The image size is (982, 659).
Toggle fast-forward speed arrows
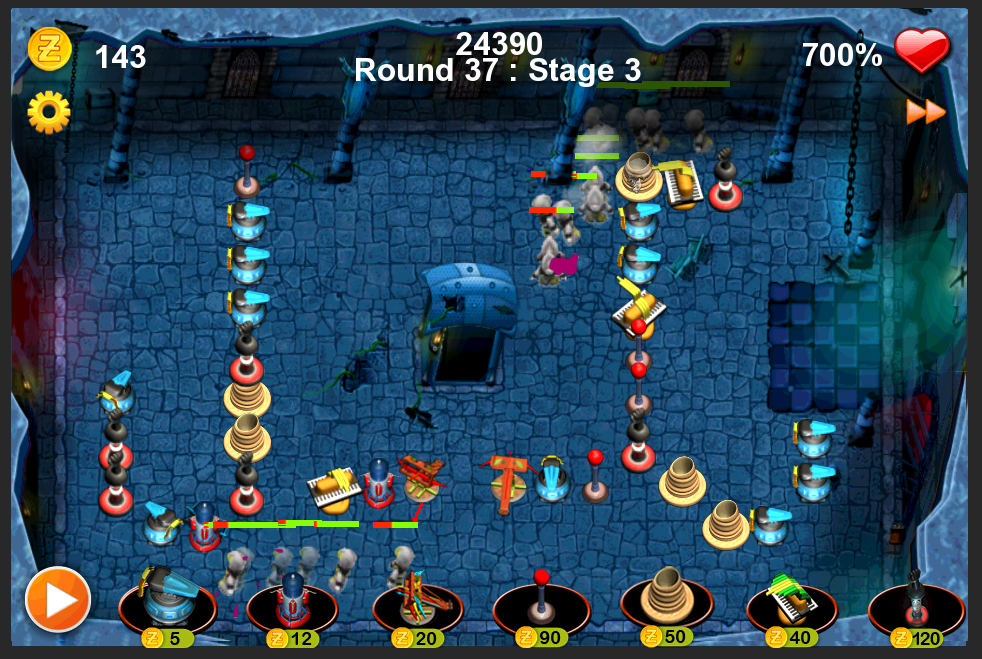(926, 112)
